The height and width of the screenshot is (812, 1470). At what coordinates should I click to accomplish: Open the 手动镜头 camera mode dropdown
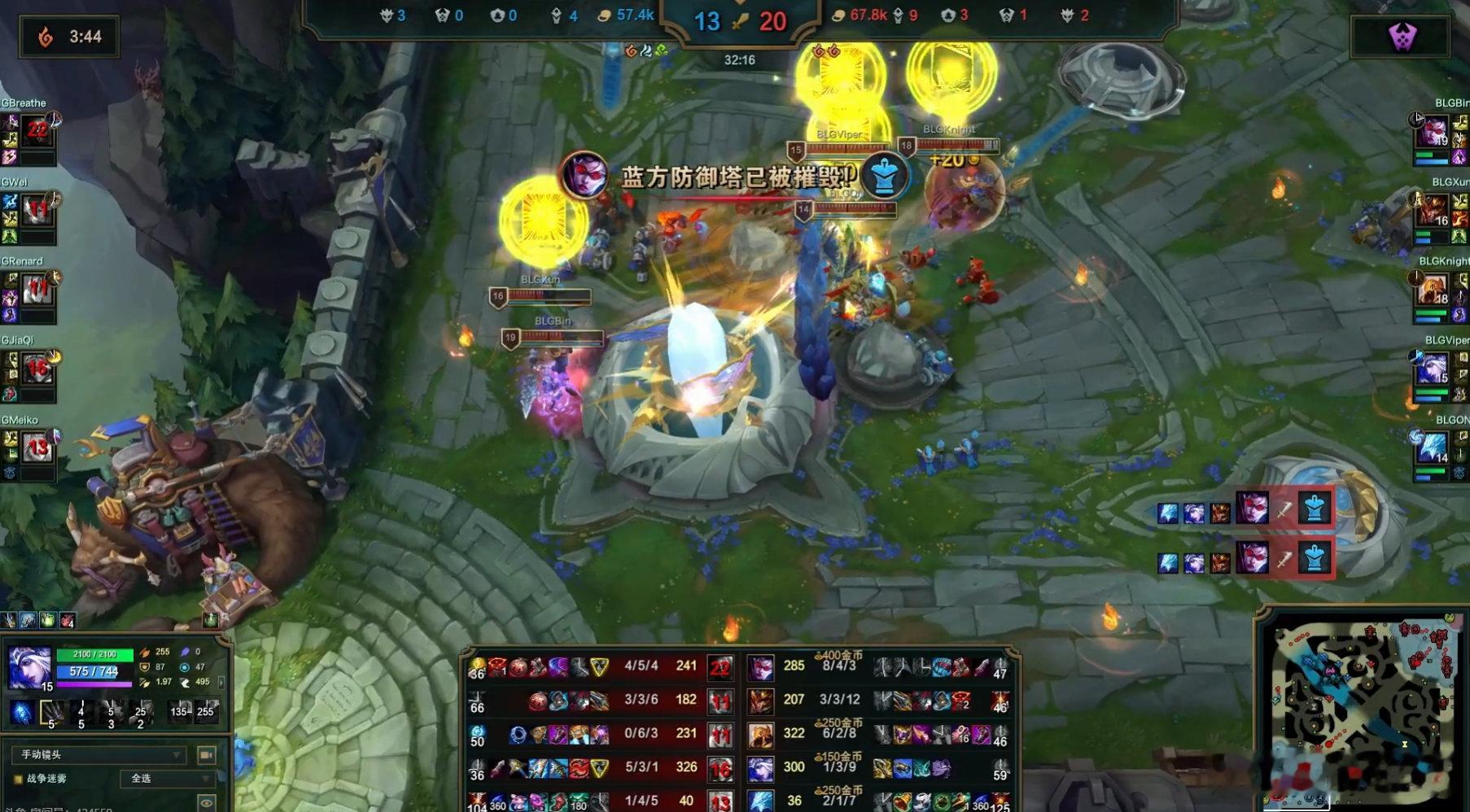[99, 755]
